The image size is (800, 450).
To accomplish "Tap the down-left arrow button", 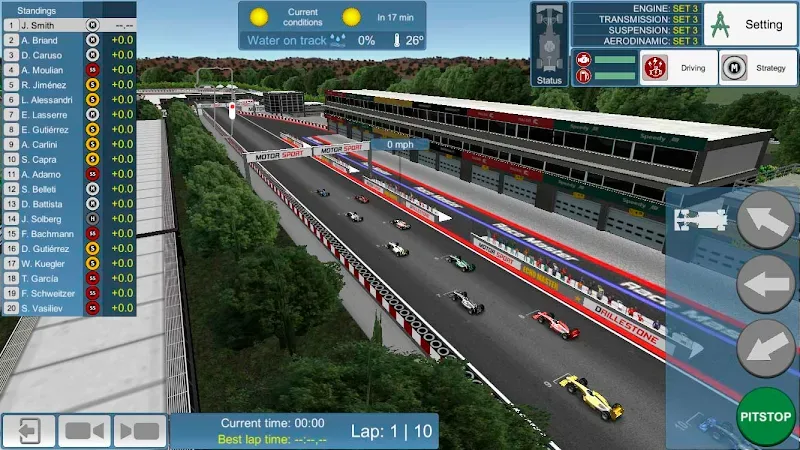I will click(x=766, y=348).
